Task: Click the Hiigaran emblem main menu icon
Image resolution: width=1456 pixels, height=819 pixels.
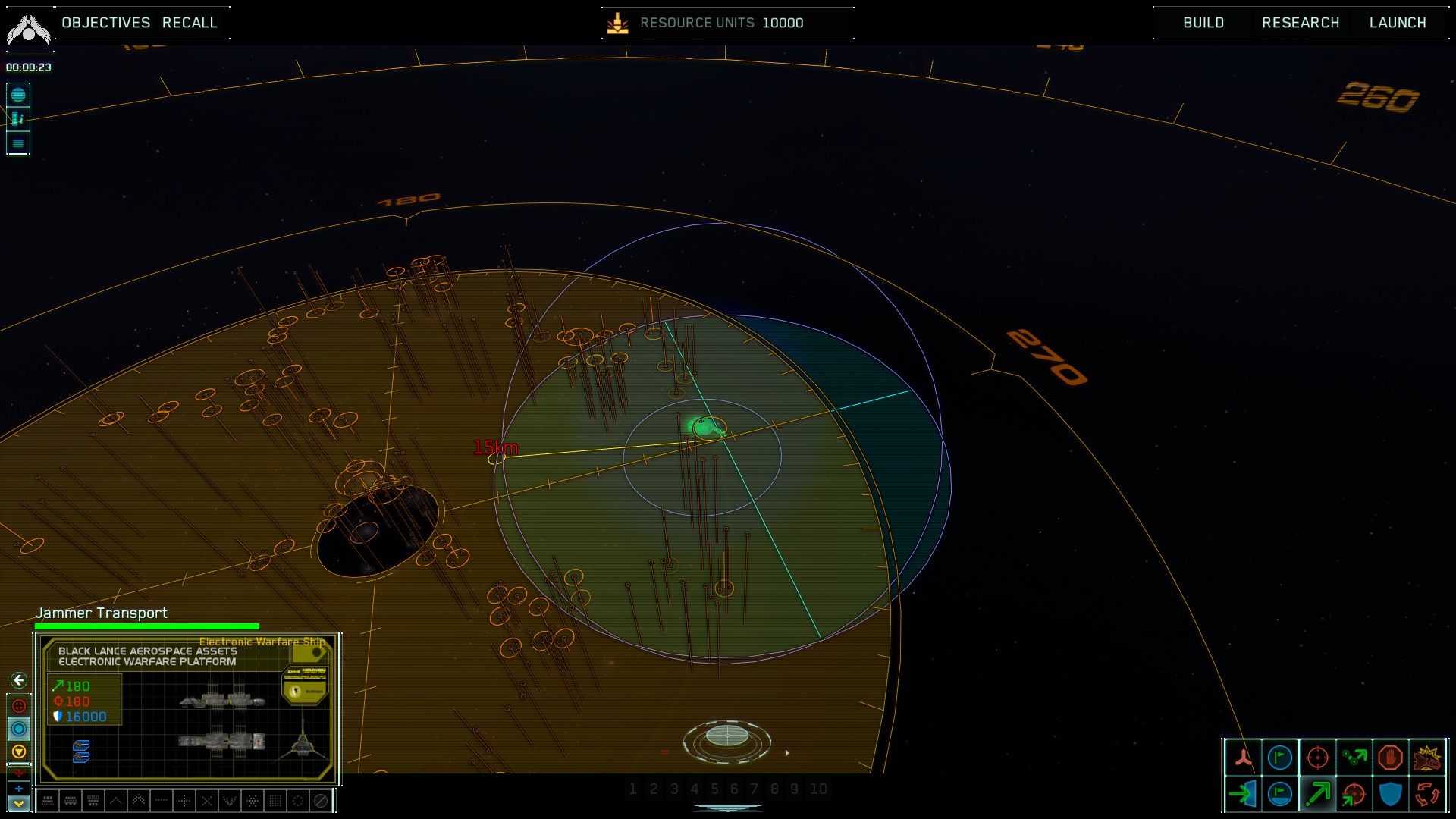Action: pyautogui.click(x=28, y=29)
